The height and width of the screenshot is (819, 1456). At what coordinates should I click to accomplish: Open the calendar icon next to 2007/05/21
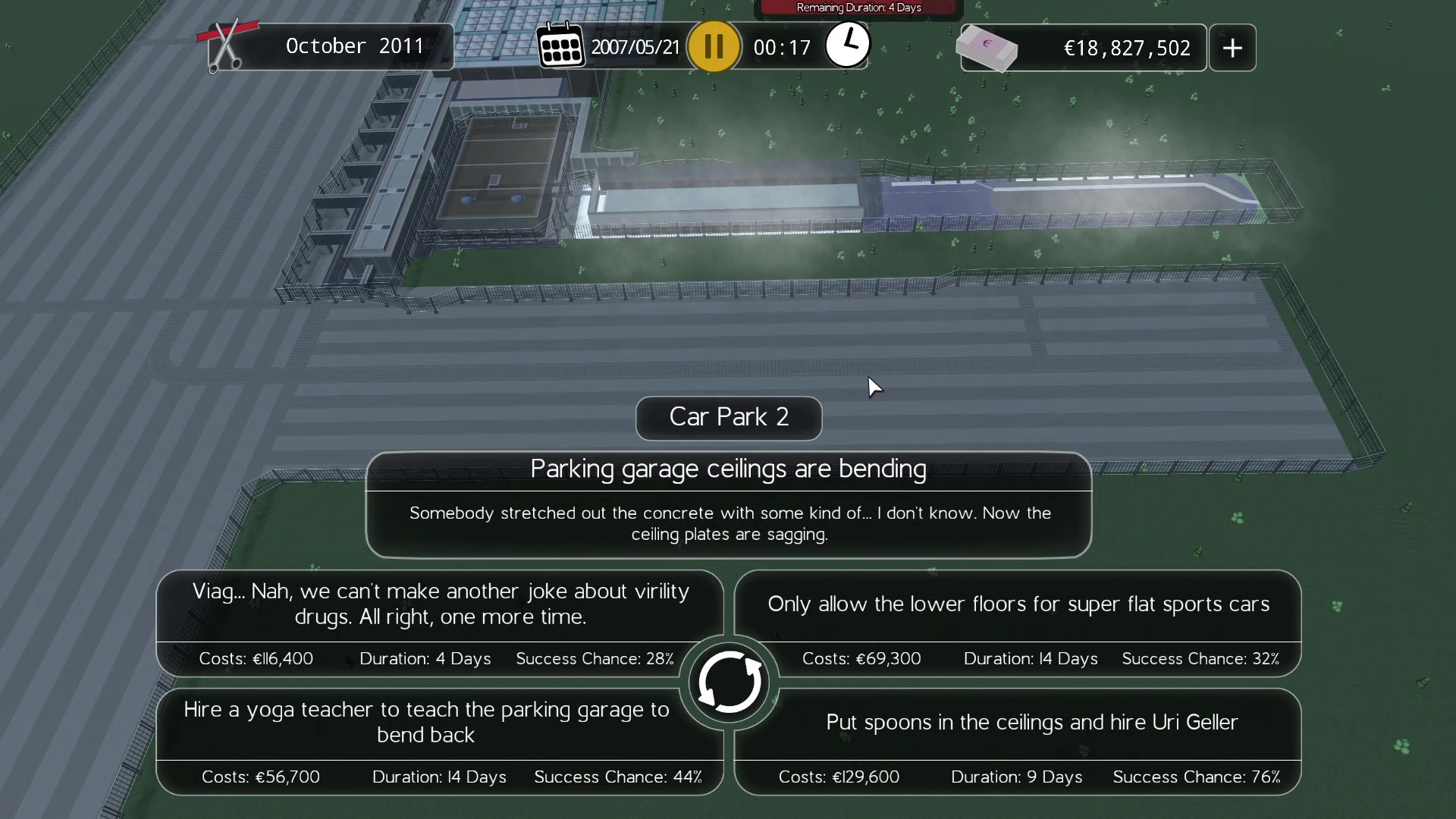click(561, 45)
